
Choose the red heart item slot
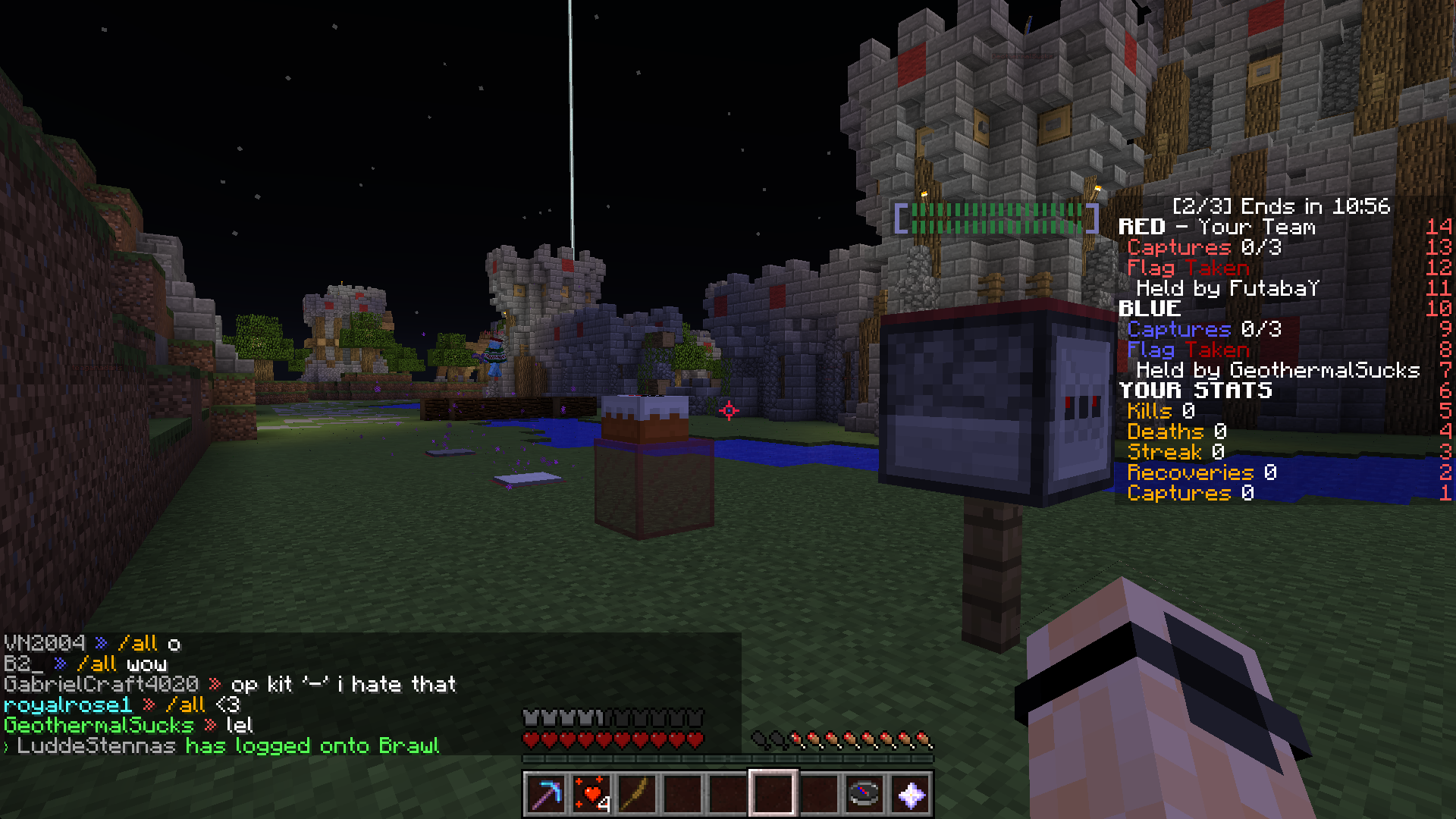pos(591,794)
